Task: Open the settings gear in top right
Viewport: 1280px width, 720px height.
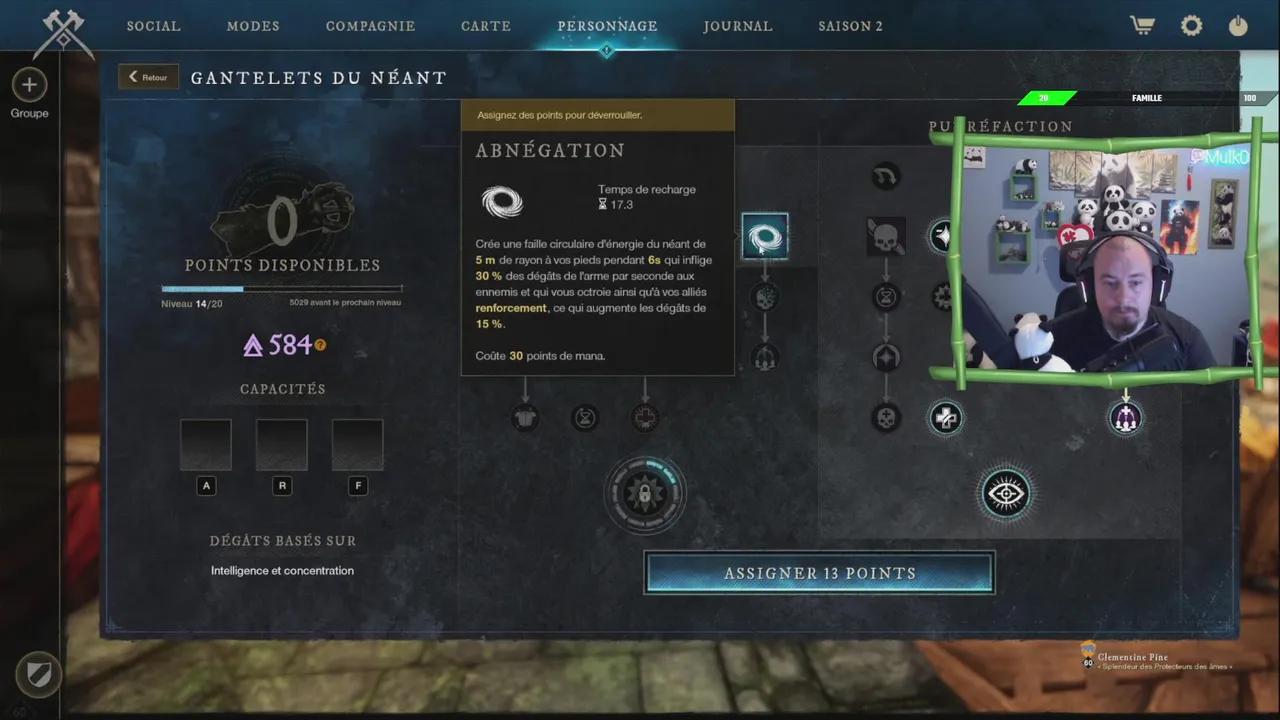Action: 1191,25
